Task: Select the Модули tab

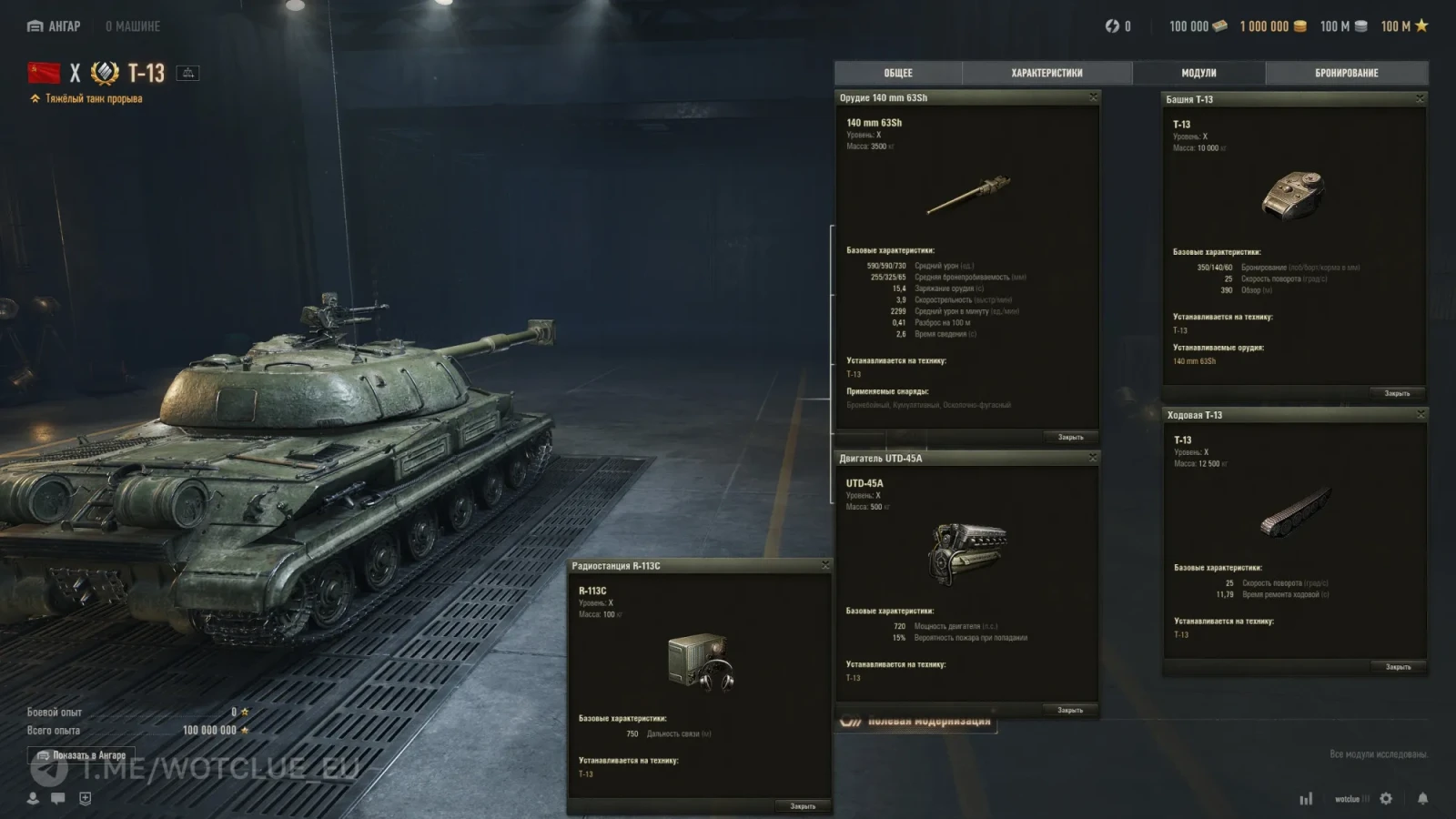Action: pos(1198,73)
